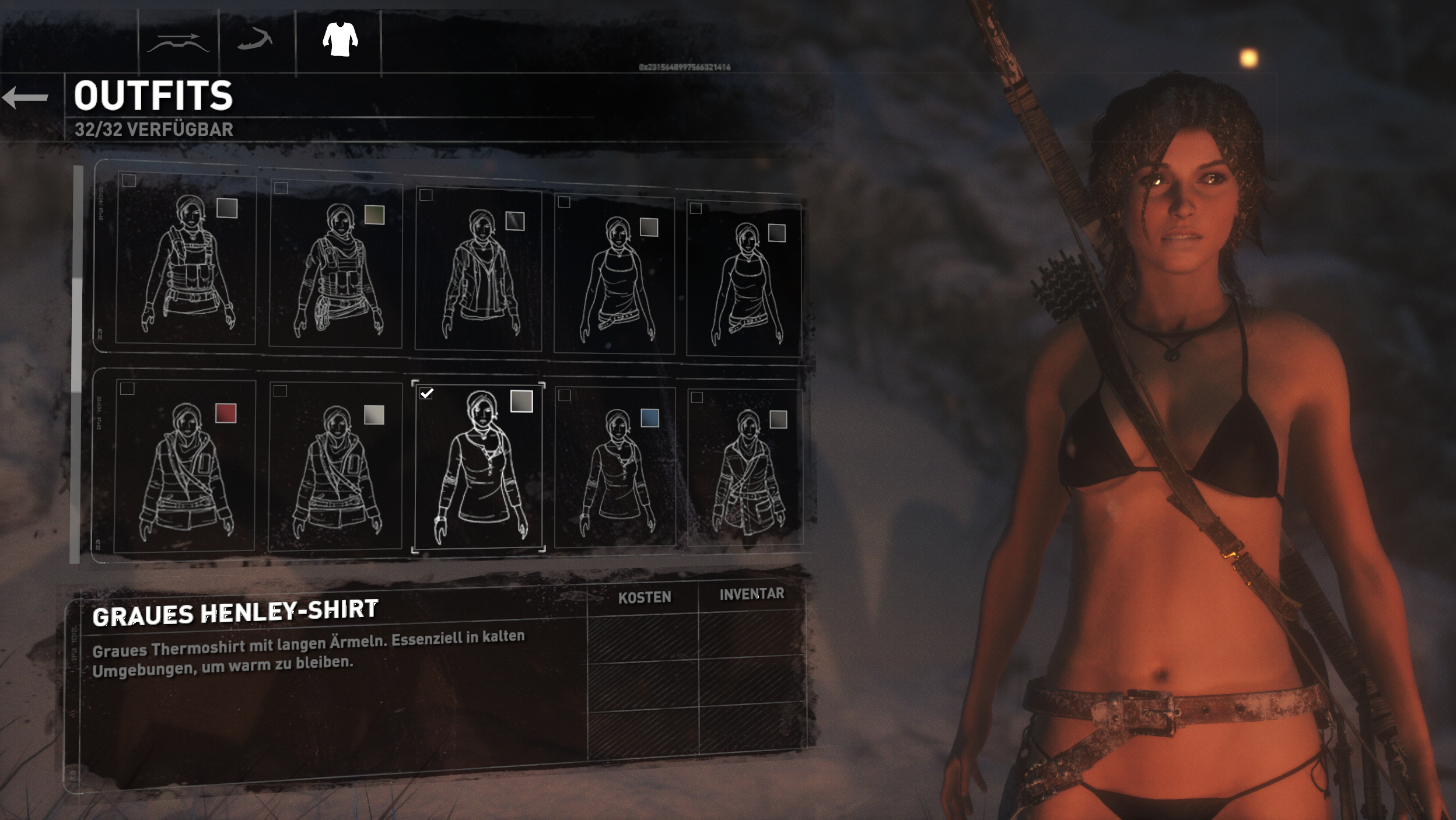1456x820 pixels.
Task: Select the white shirt outfits tab
Action: (x=340, y=40)
